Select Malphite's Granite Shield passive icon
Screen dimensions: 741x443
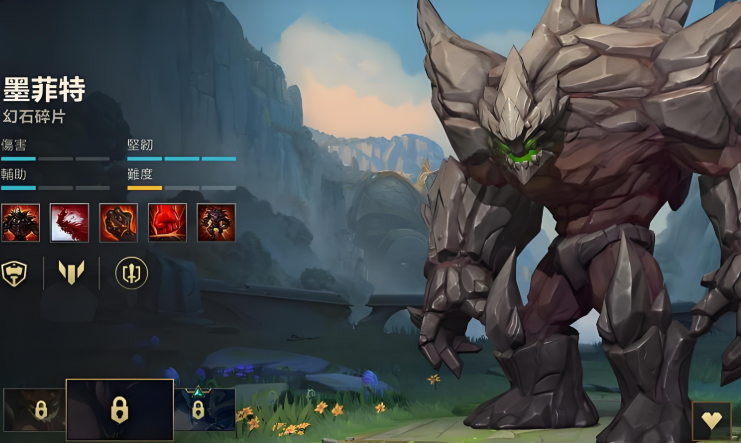[x=21, y=222]
